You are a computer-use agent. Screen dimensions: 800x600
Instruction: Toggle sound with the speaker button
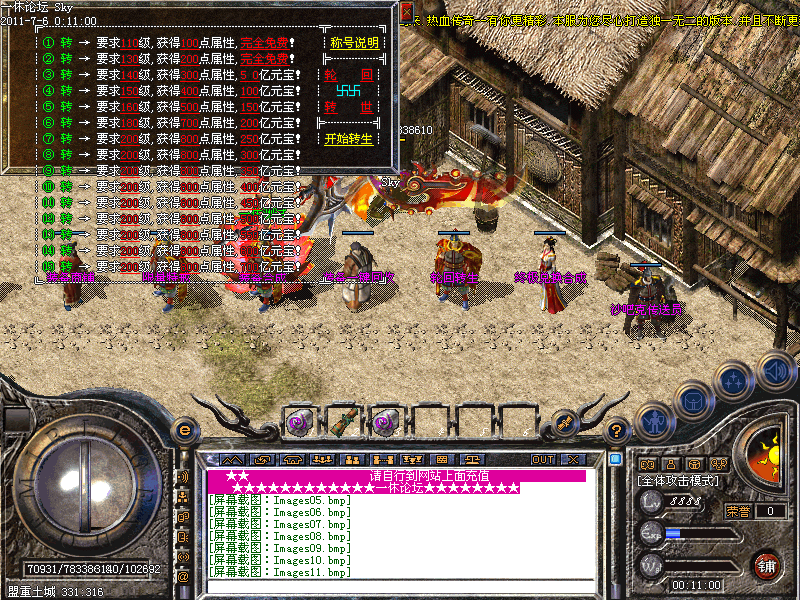point(774,369)
